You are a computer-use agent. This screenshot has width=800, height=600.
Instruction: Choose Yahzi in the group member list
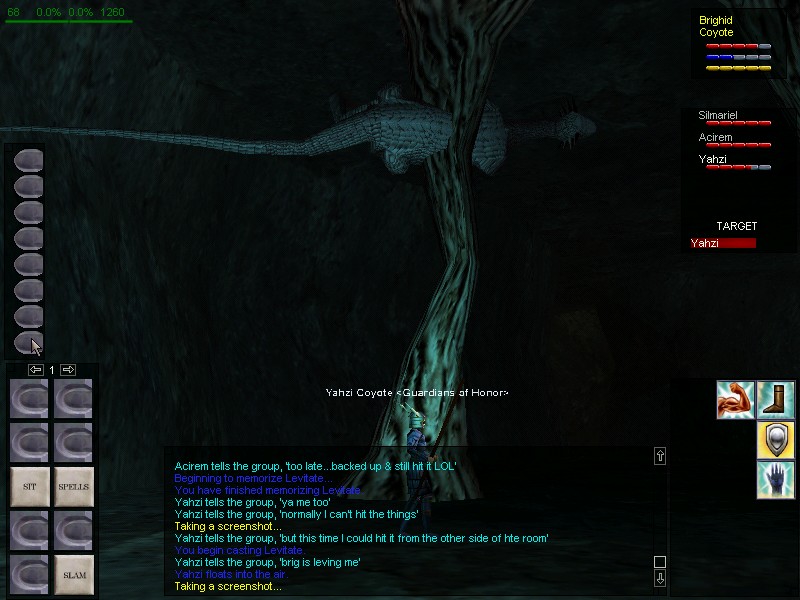point(713,159)
